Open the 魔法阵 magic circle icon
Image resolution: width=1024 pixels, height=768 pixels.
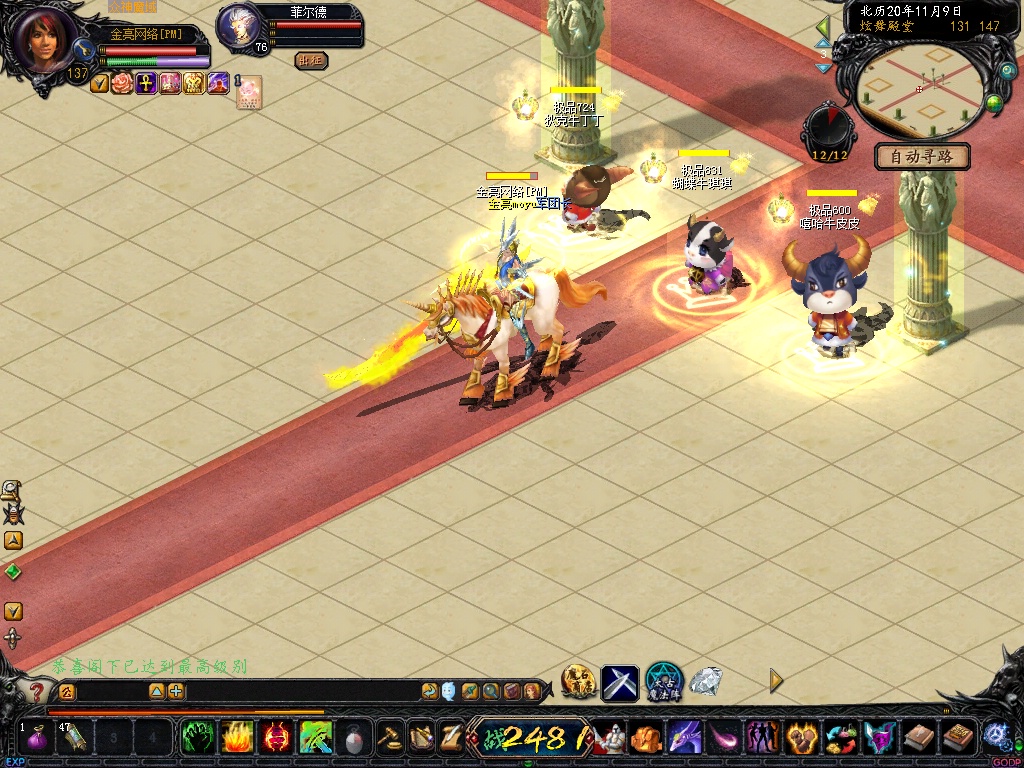coord(663,682)
